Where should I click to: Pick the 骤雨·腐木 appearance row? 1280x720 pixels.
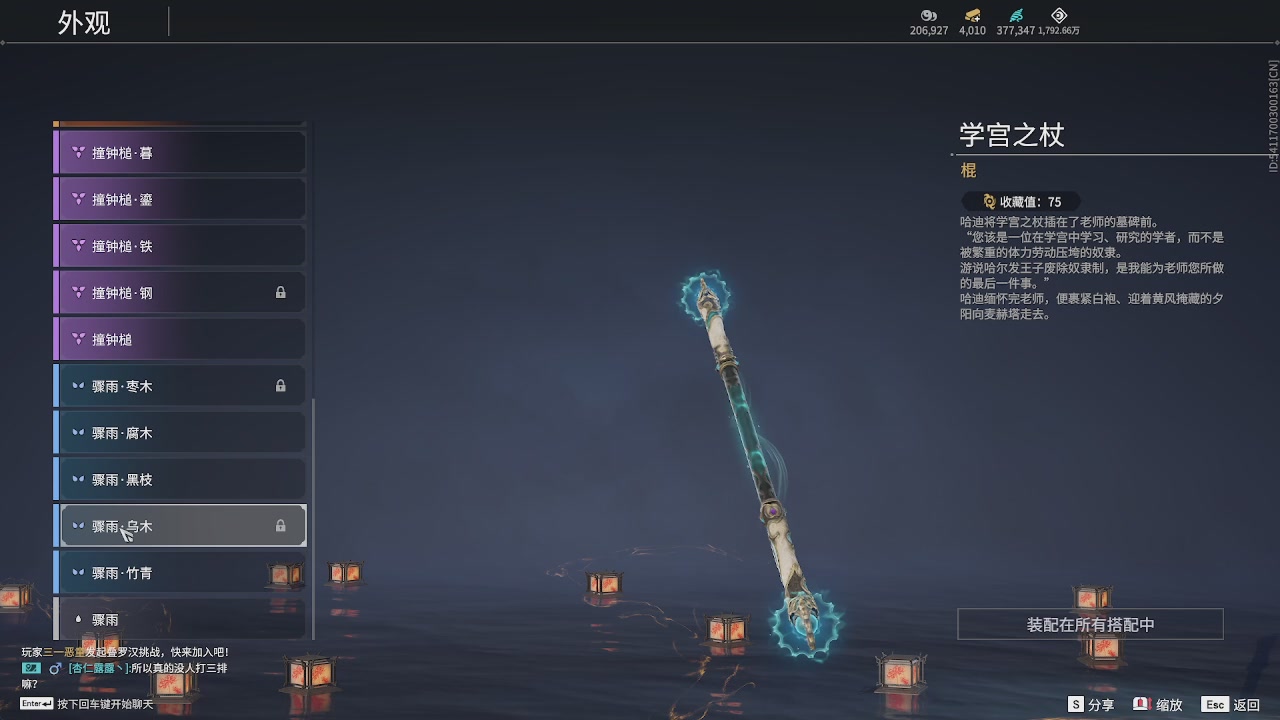(180, 433)
